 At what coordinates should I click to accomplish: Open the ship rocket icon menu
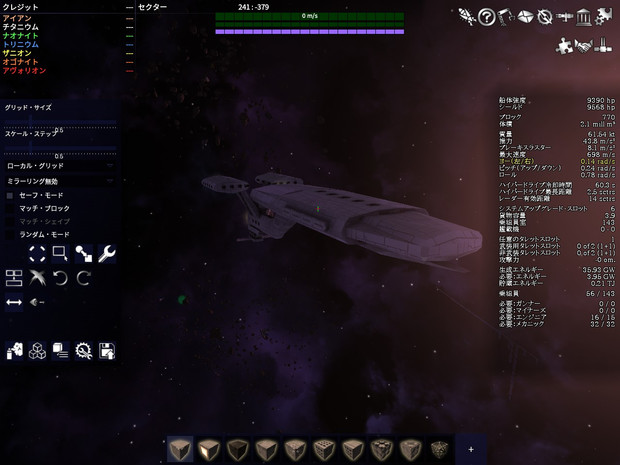[x=466, y=16]
